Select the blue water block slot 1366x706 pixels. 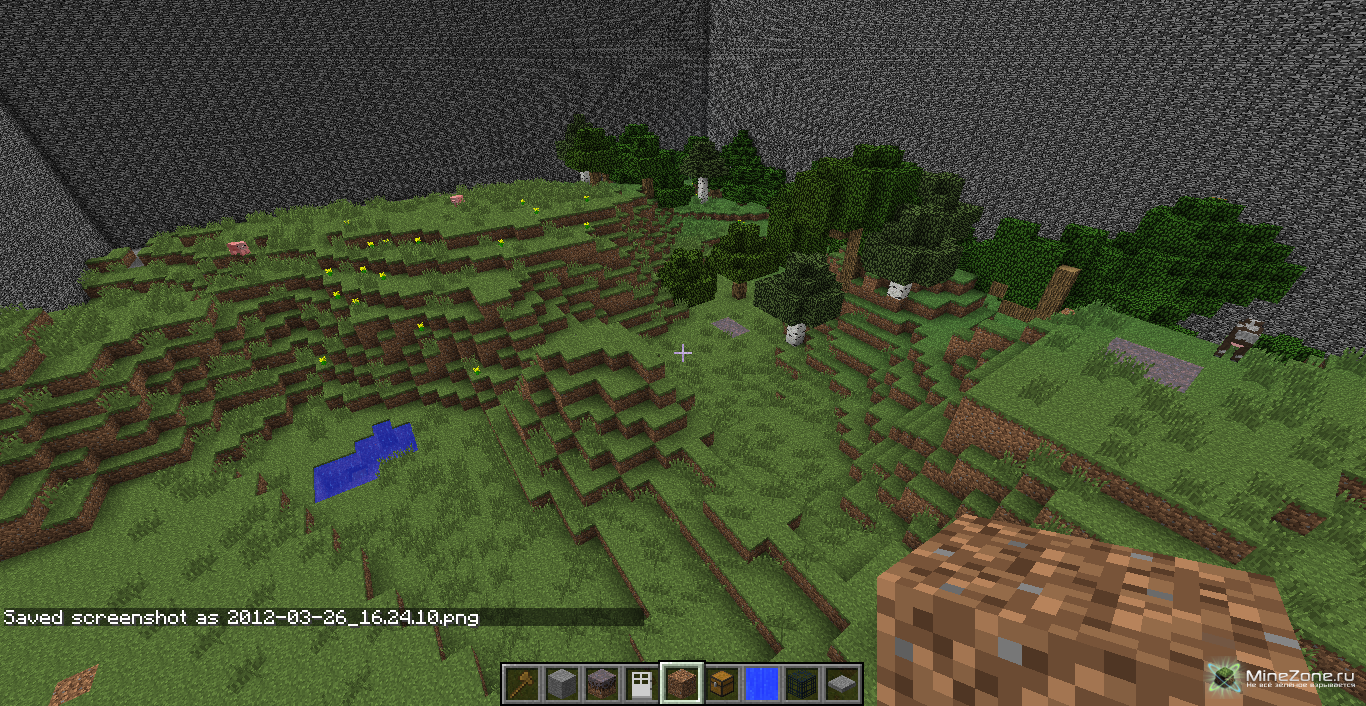(x=762, y=683)
